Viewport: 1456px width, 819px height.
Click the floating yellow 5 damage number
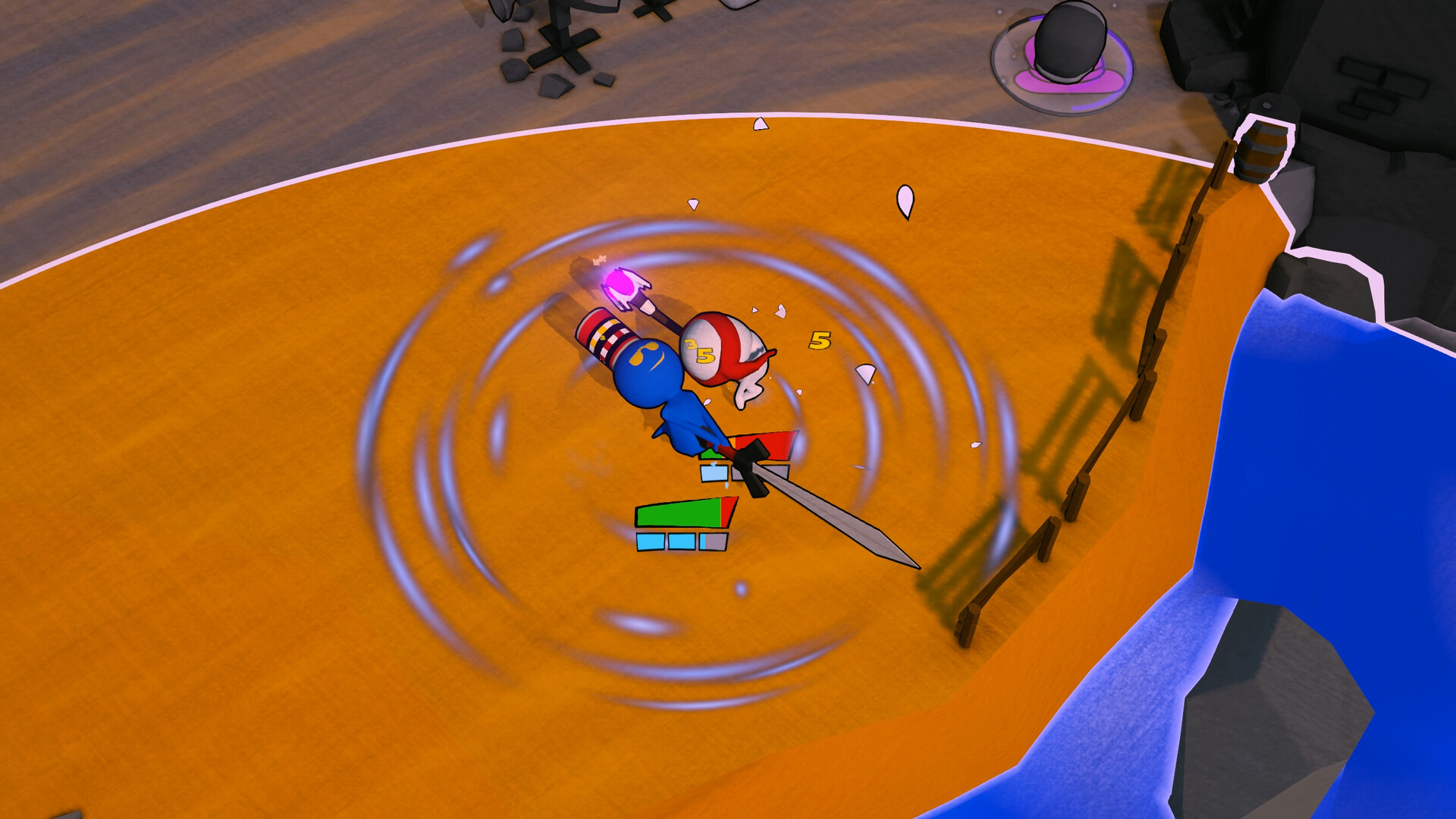click(x=819, y=341)
